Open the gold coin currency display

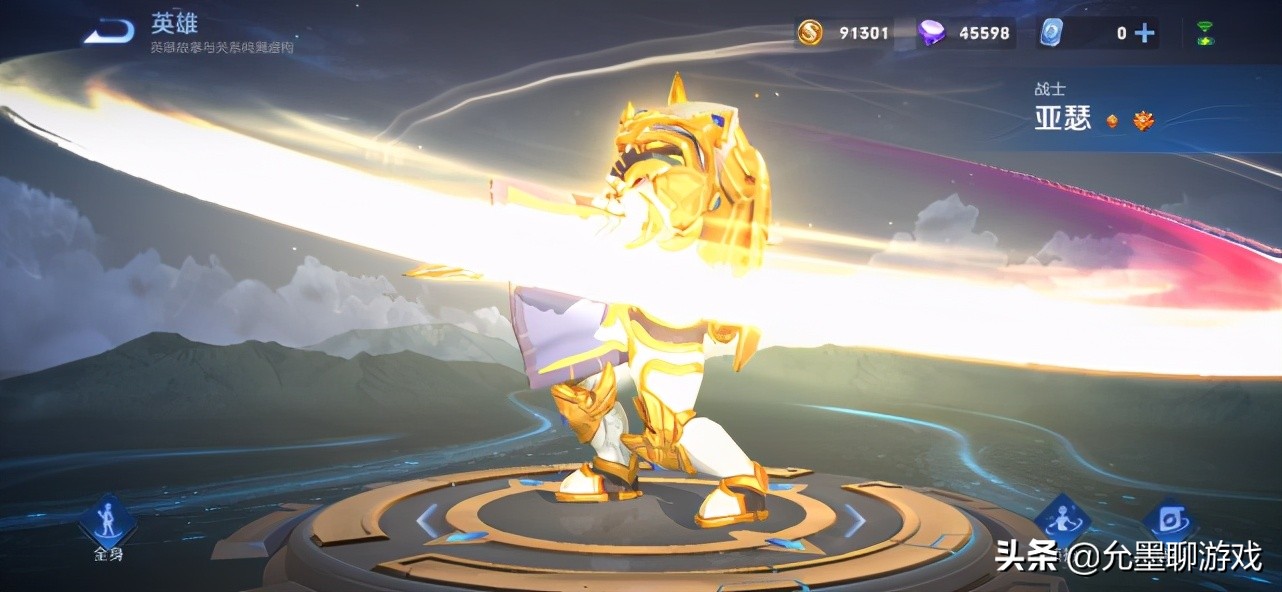click(845, 33)
